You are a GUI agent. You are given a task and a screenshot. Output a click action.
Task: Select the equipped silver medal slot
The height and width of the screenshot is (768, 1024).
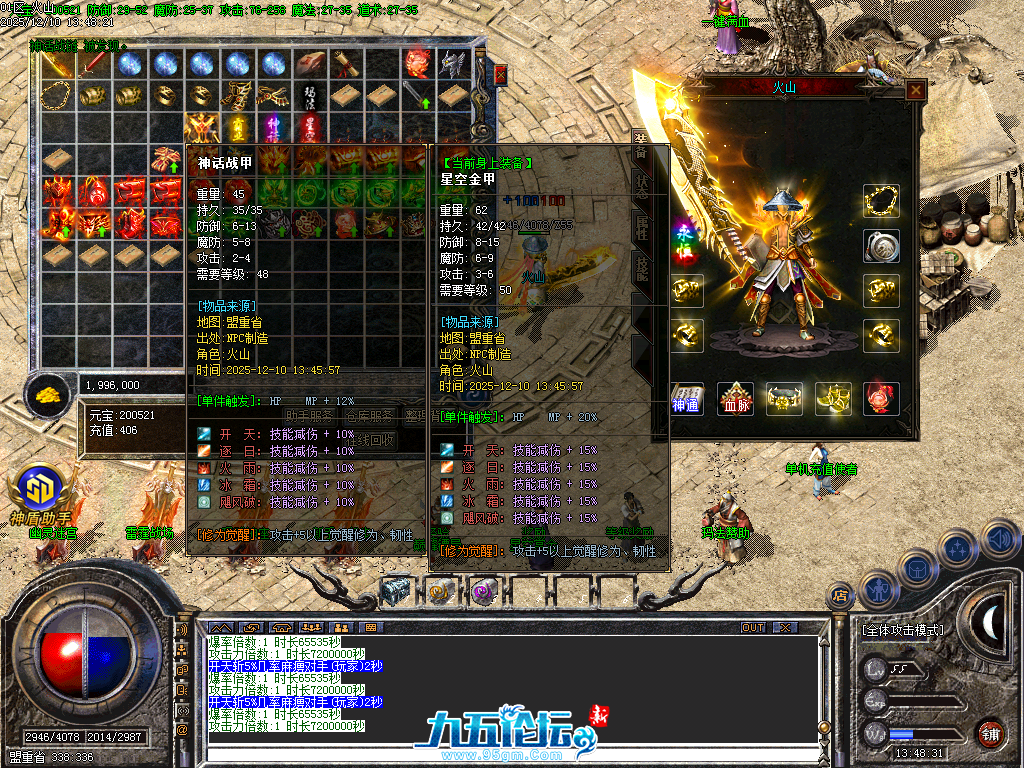click(x=881, y=246)
